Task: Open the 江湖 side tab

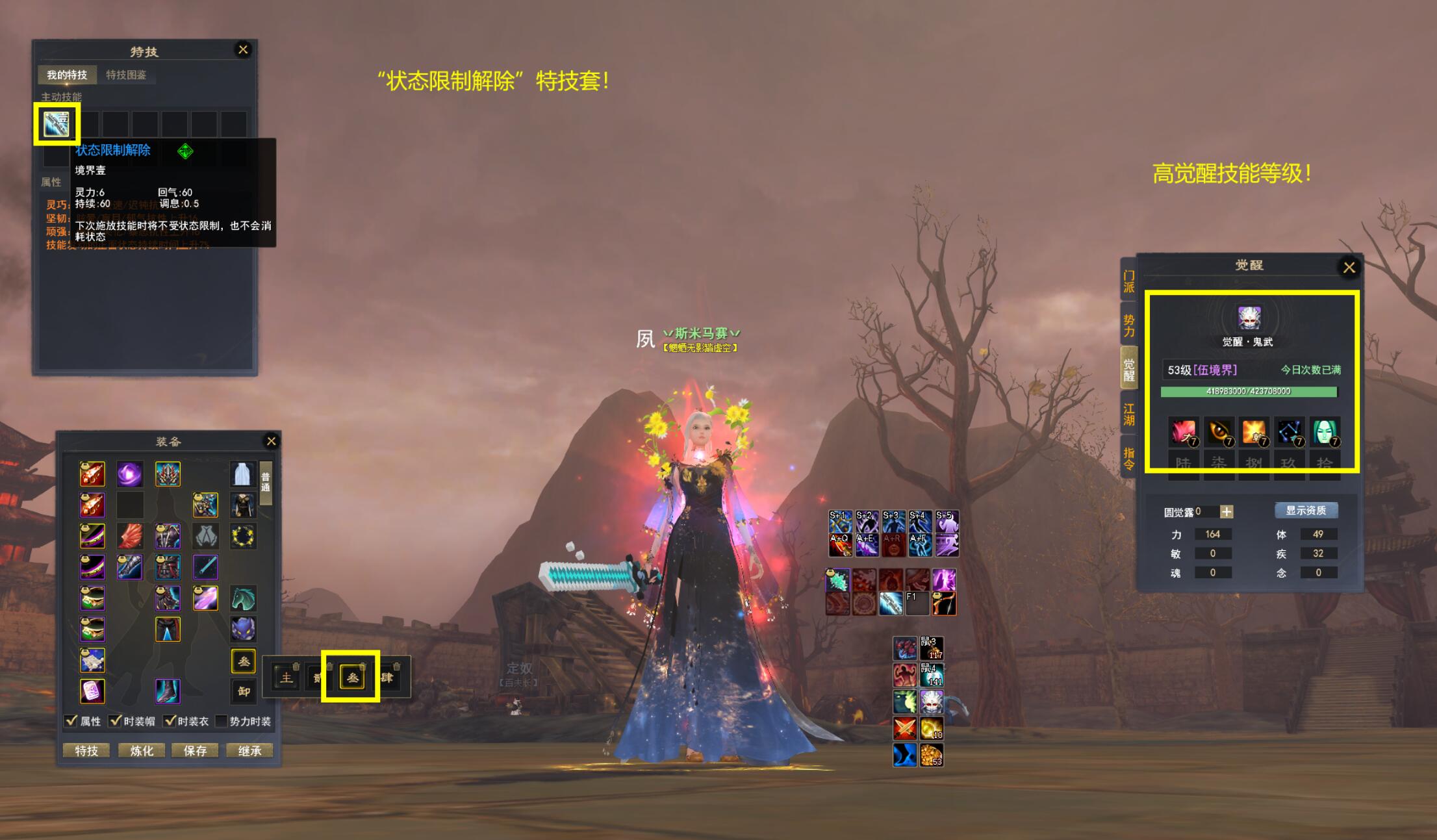Action: tap(1129, 414)
